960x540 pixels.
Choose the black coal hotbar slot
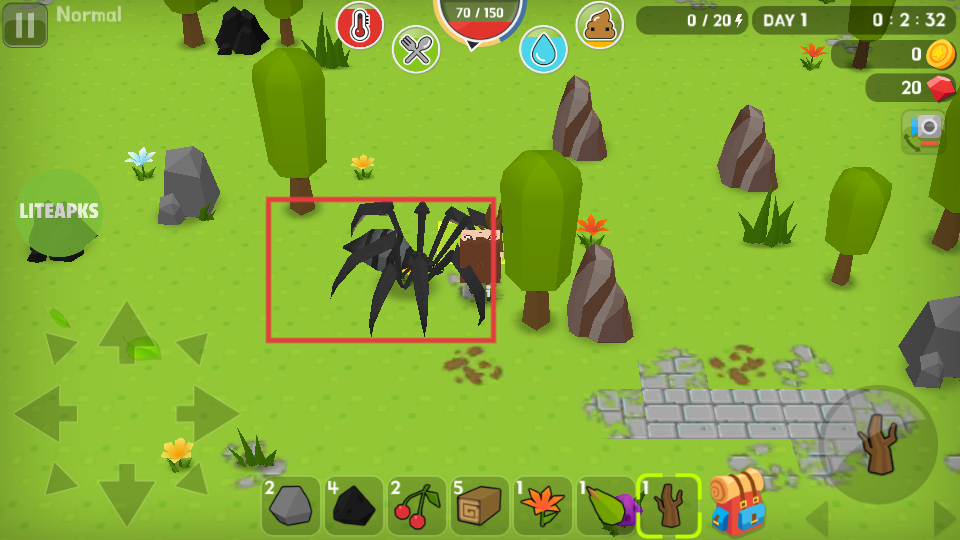point(354,506)
